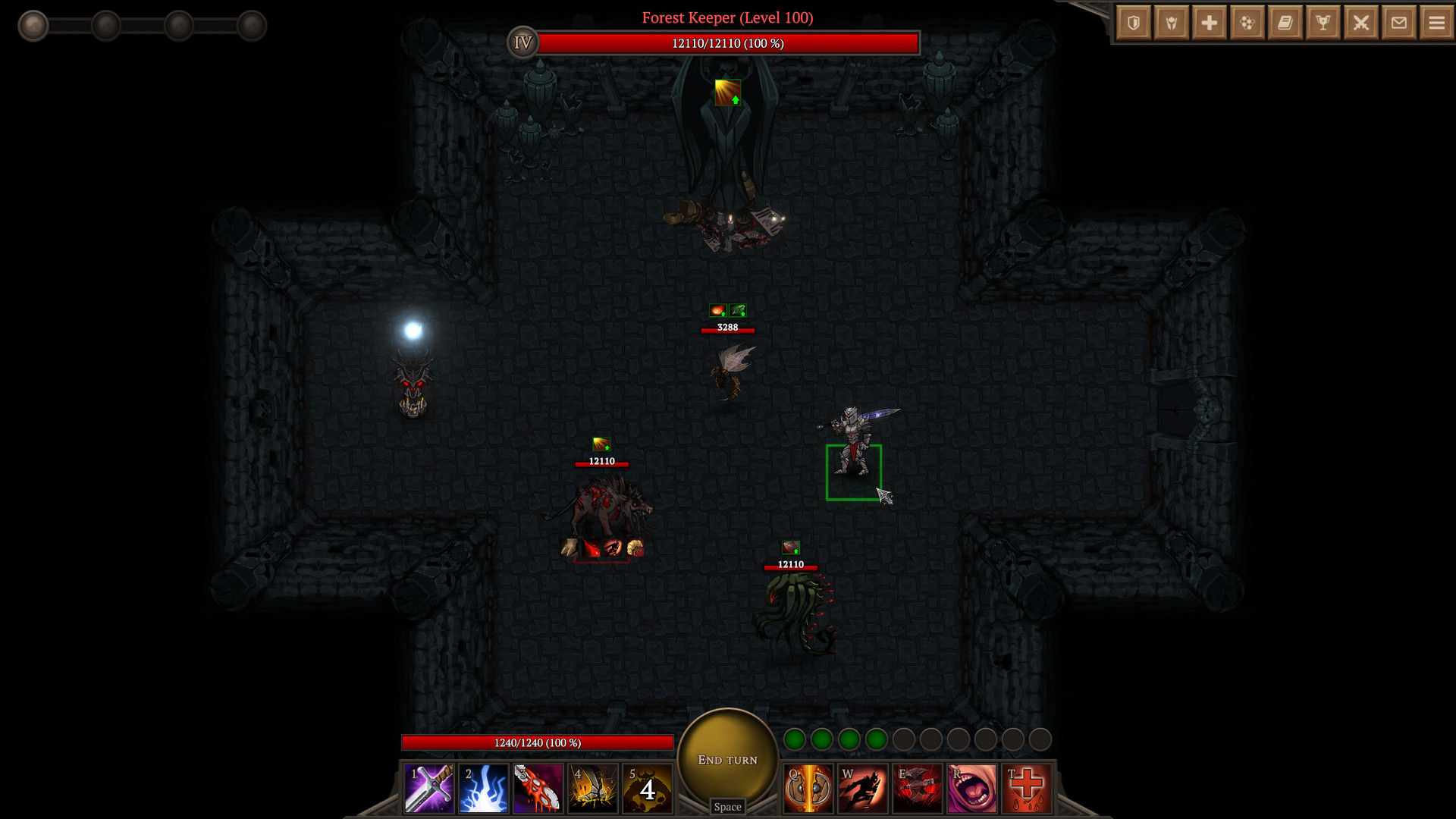Open the character icon in the top toolbar
Viewport: 1456px width, 819px height.
point(1171,23)
